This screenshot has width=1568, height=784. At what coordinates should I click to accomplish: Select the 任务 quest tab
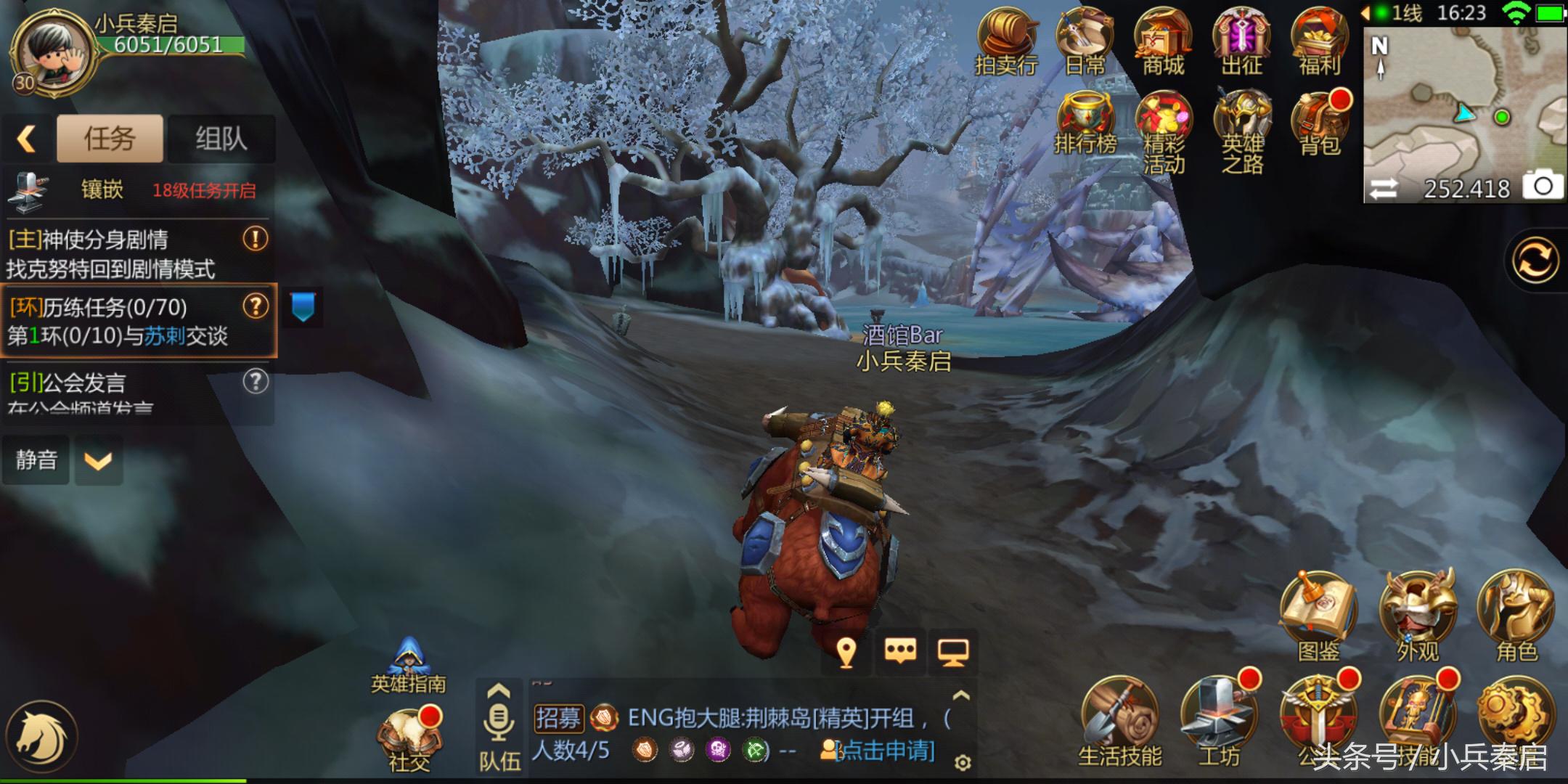[x=109, y=138]
